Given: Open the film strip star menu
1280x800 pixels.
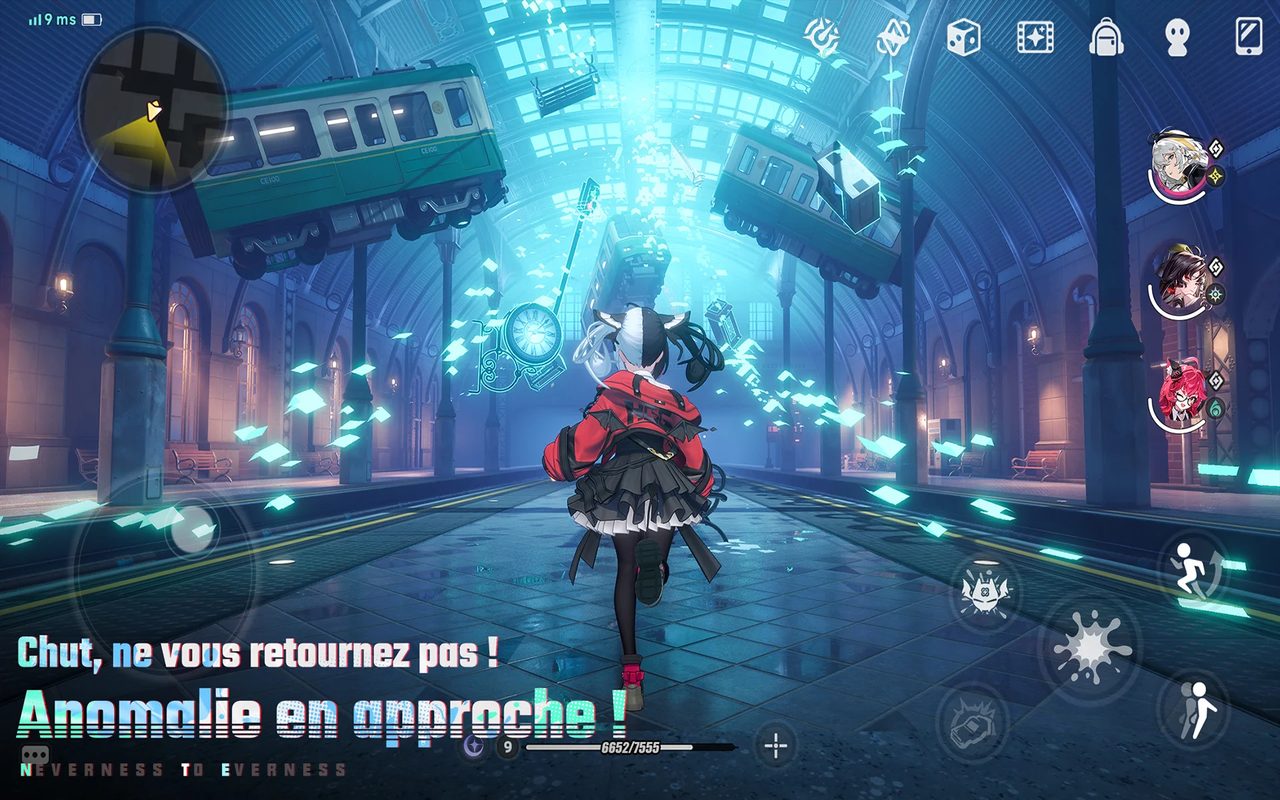Looking at the screenshot, I should point(1035,38).
